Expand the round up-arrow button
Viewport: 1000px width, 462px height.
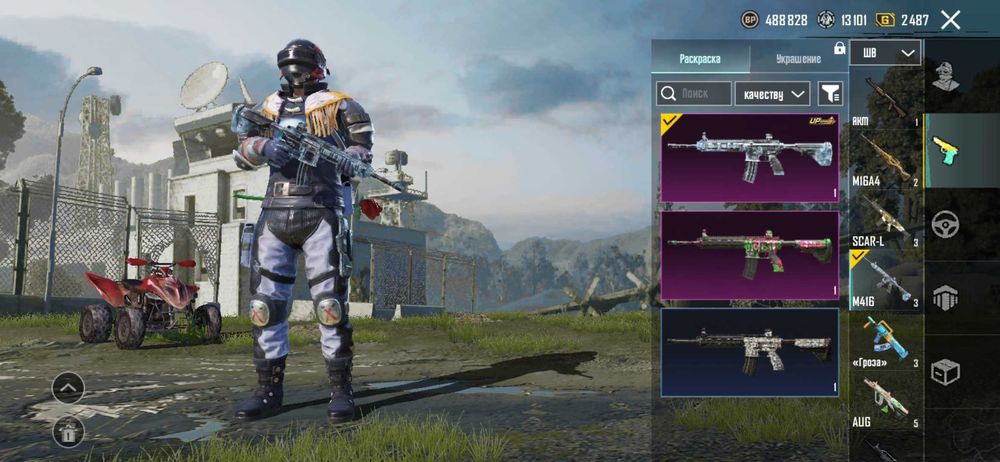[x=68, y=387]
